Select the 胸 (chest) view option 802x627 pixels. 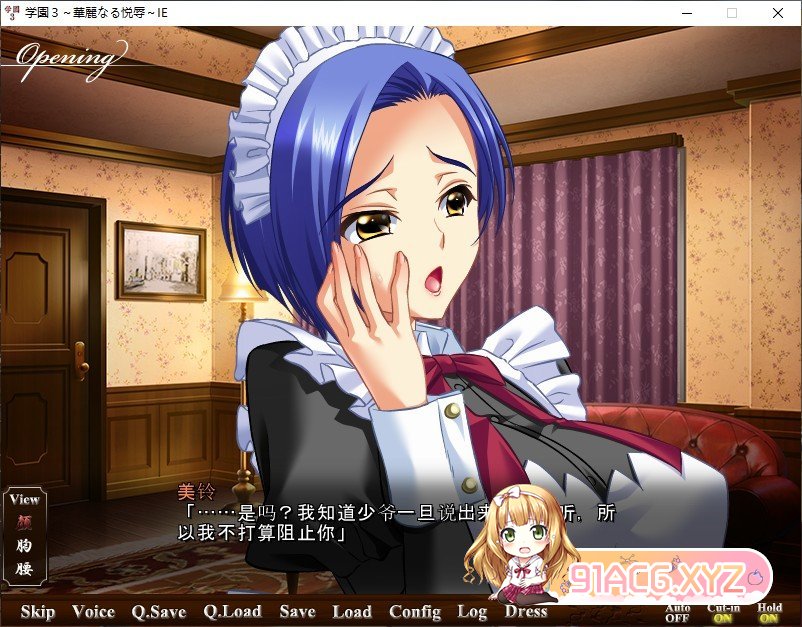[24, 545]
